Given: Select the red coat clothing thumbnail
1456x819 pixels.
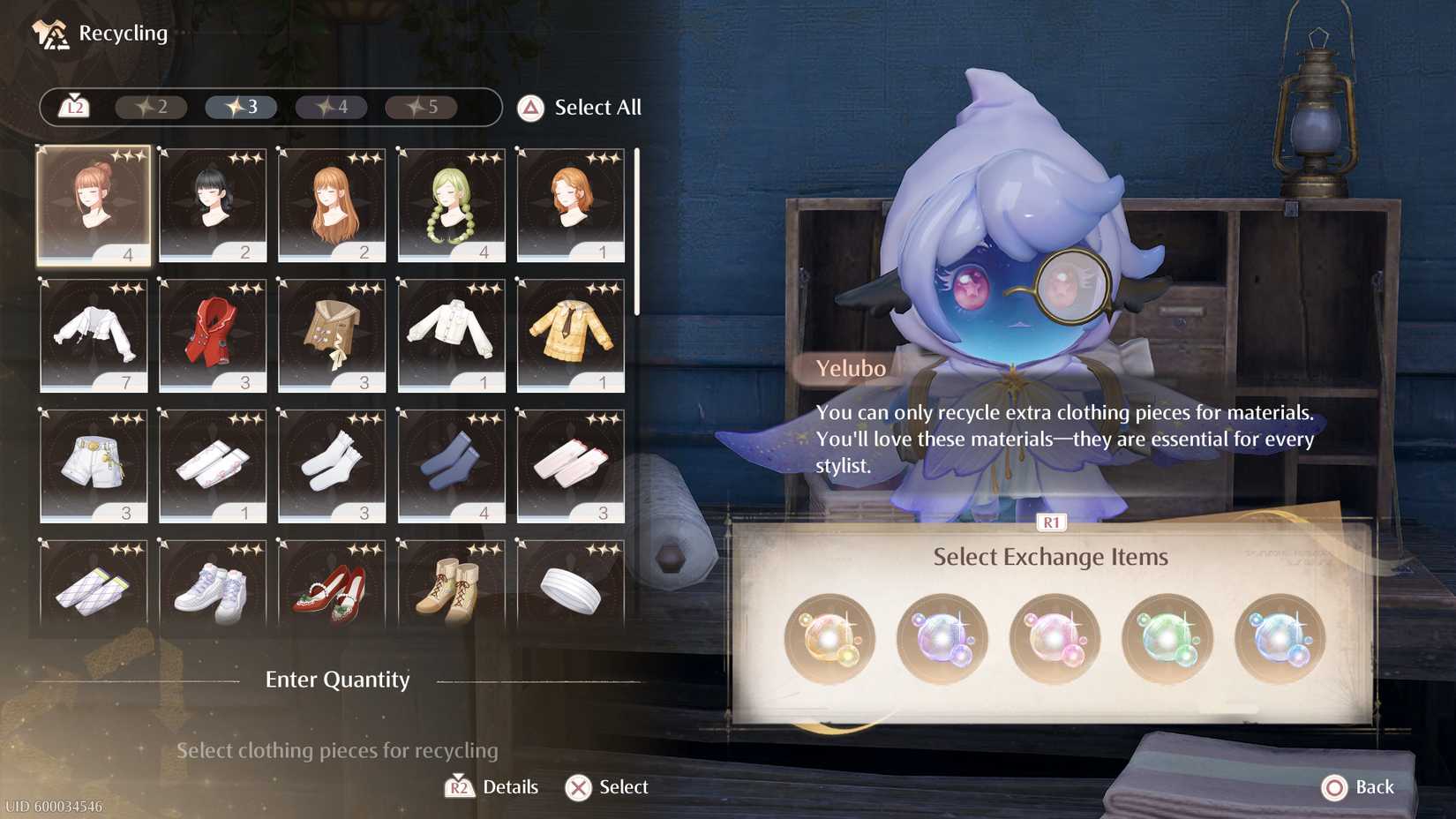Looking at the screenshot, I should click(x=212, y=335).
